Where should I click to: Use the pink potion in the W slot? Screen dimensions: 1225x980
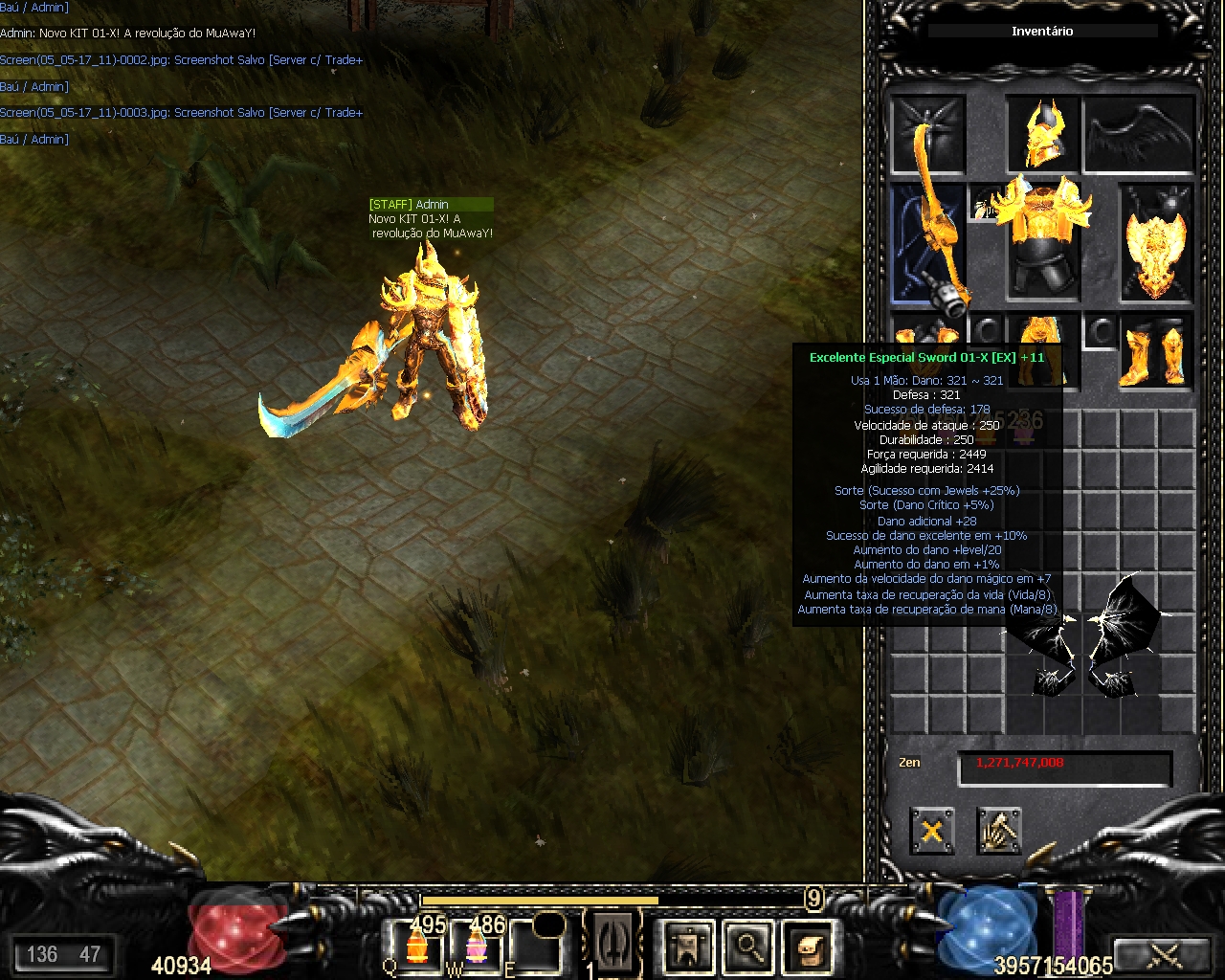[x=476, y=946]
